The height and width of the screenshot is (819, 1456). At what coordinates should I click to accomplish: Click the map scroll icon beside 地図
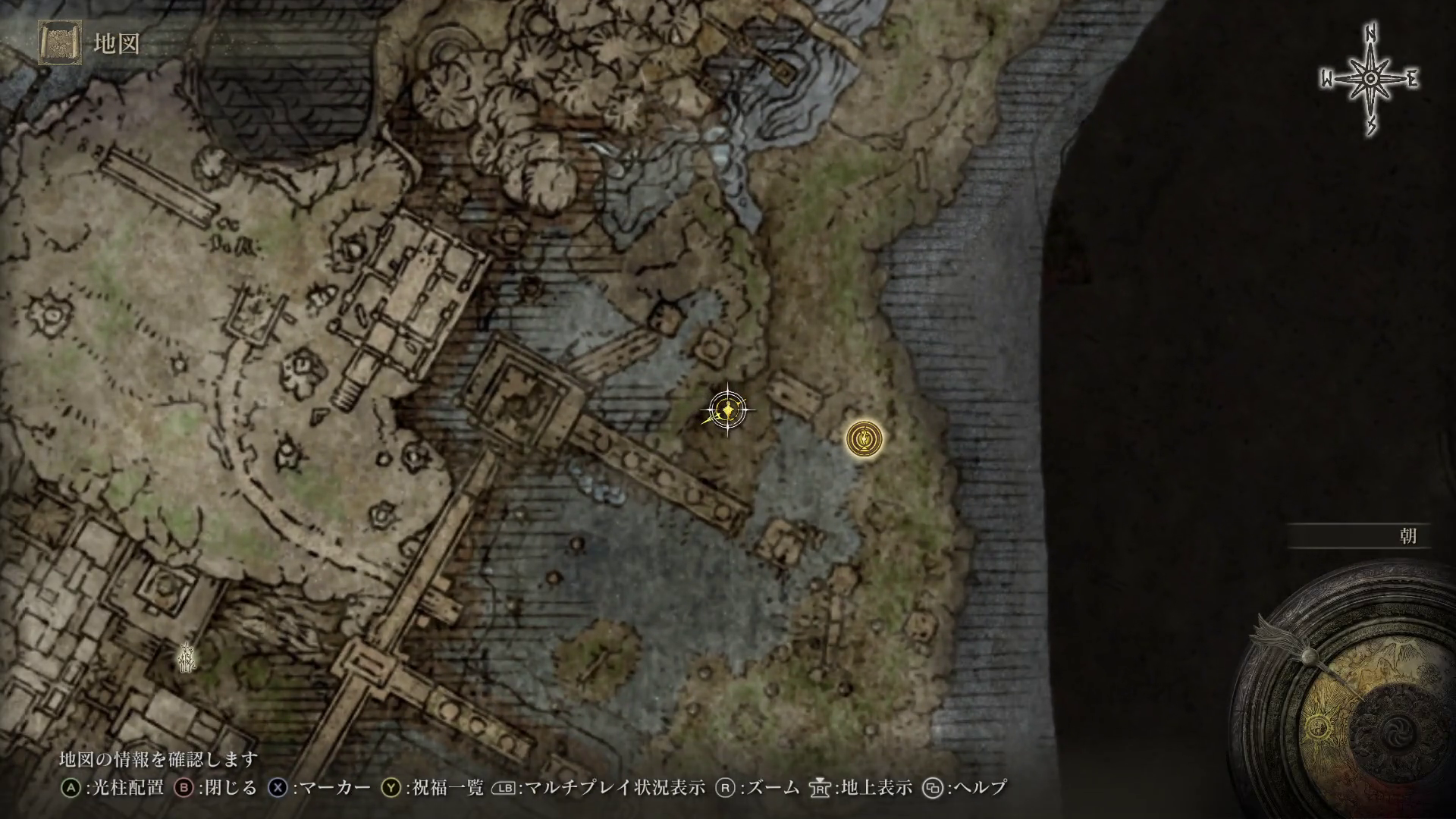click(x=60, y=43)
